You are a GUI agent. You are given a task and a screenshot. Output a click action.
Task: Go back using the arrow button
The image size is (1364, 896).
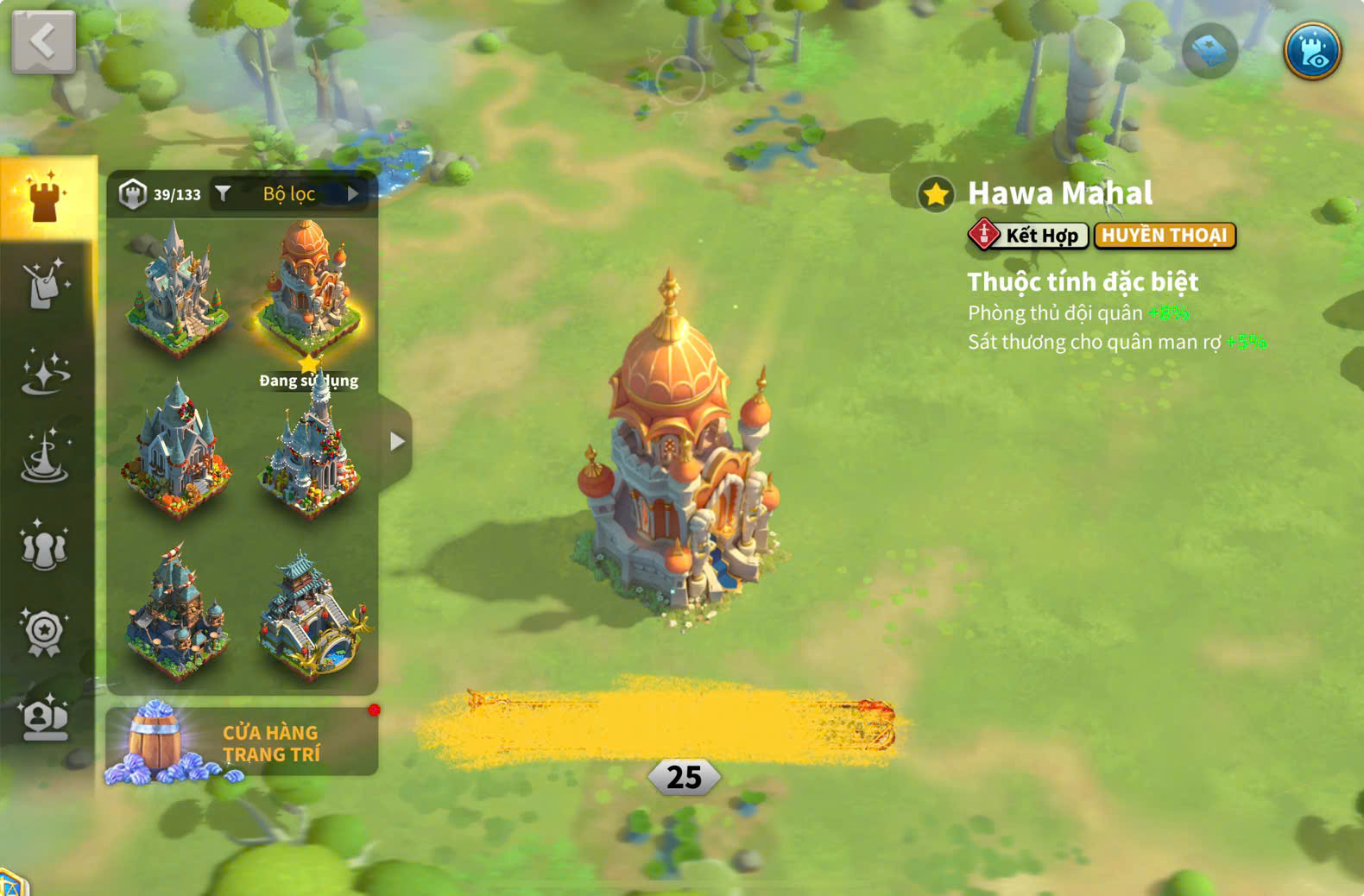[x=43, y=41]
